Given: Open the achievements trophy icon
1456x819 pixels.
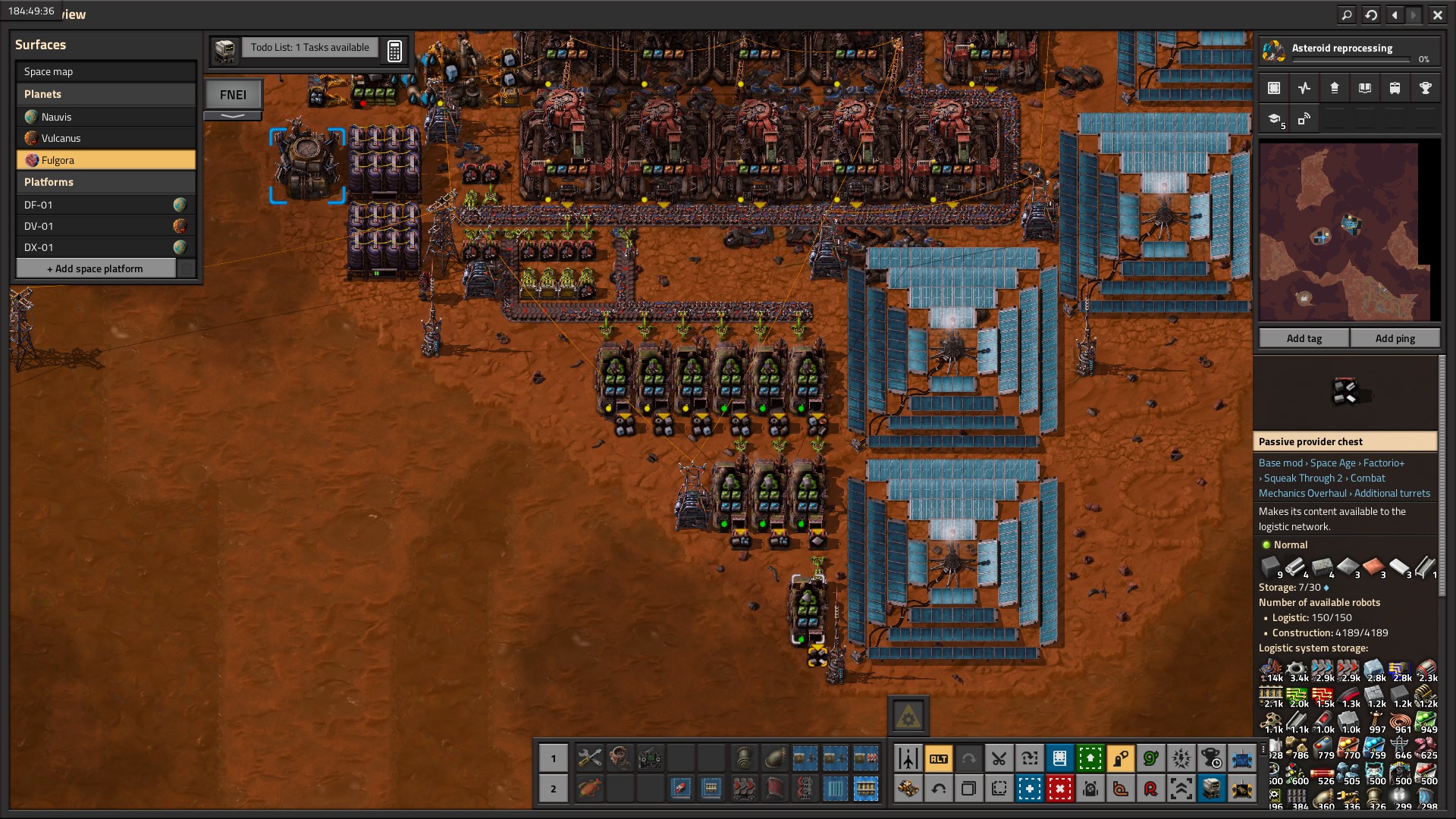Looking at the screenshot, I should [1425, 88].
